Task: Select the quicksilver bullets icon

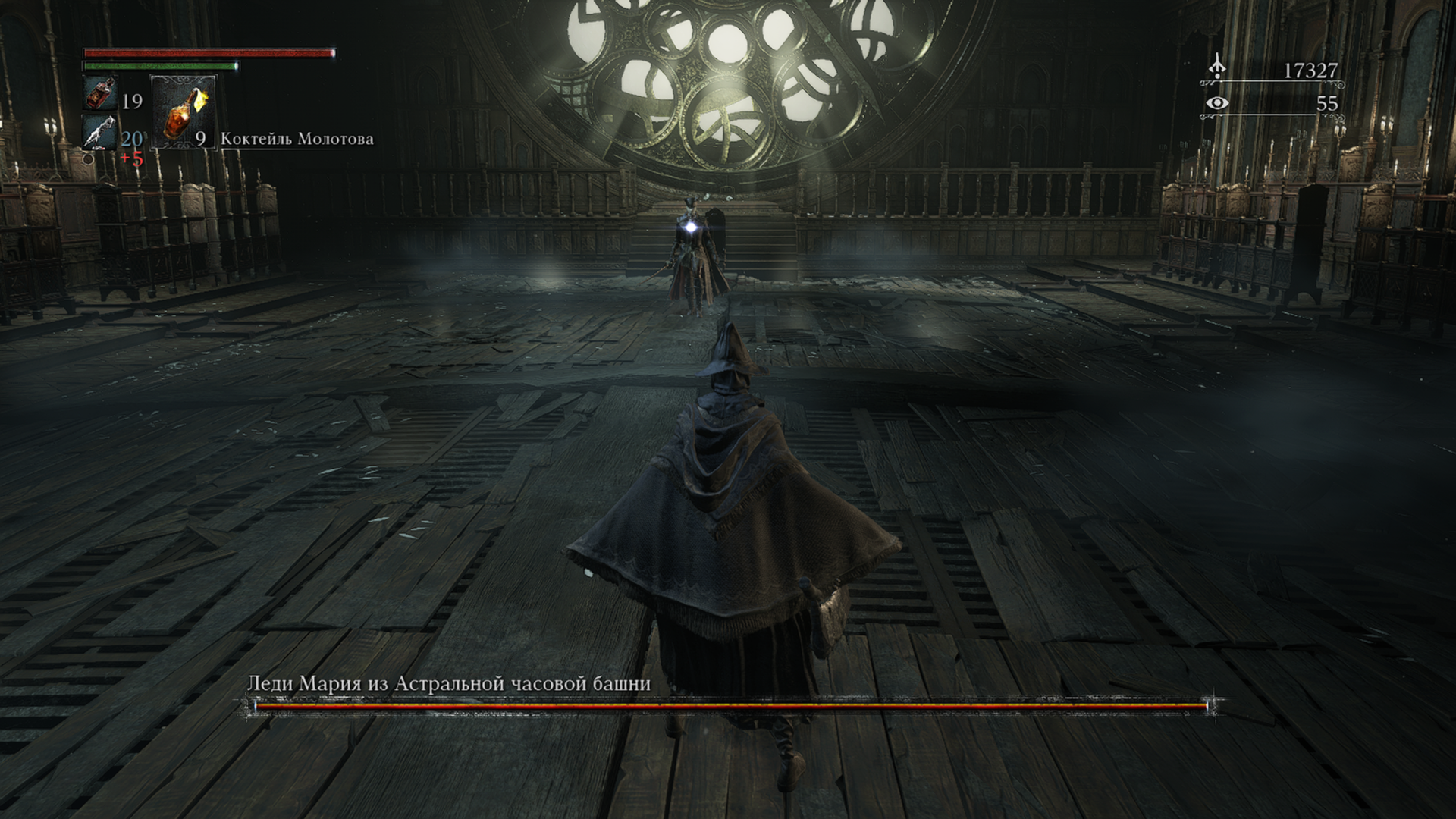Action: pos(99,132)
